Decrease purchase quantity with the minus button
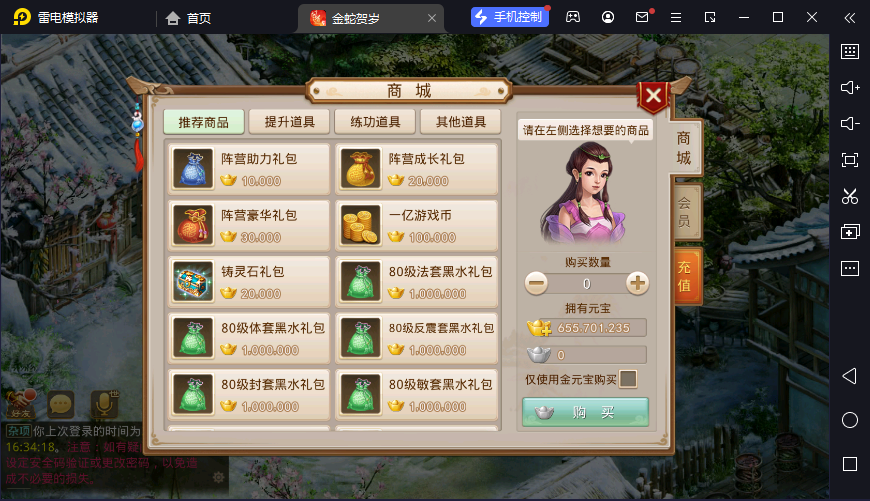 pos(537,284)
